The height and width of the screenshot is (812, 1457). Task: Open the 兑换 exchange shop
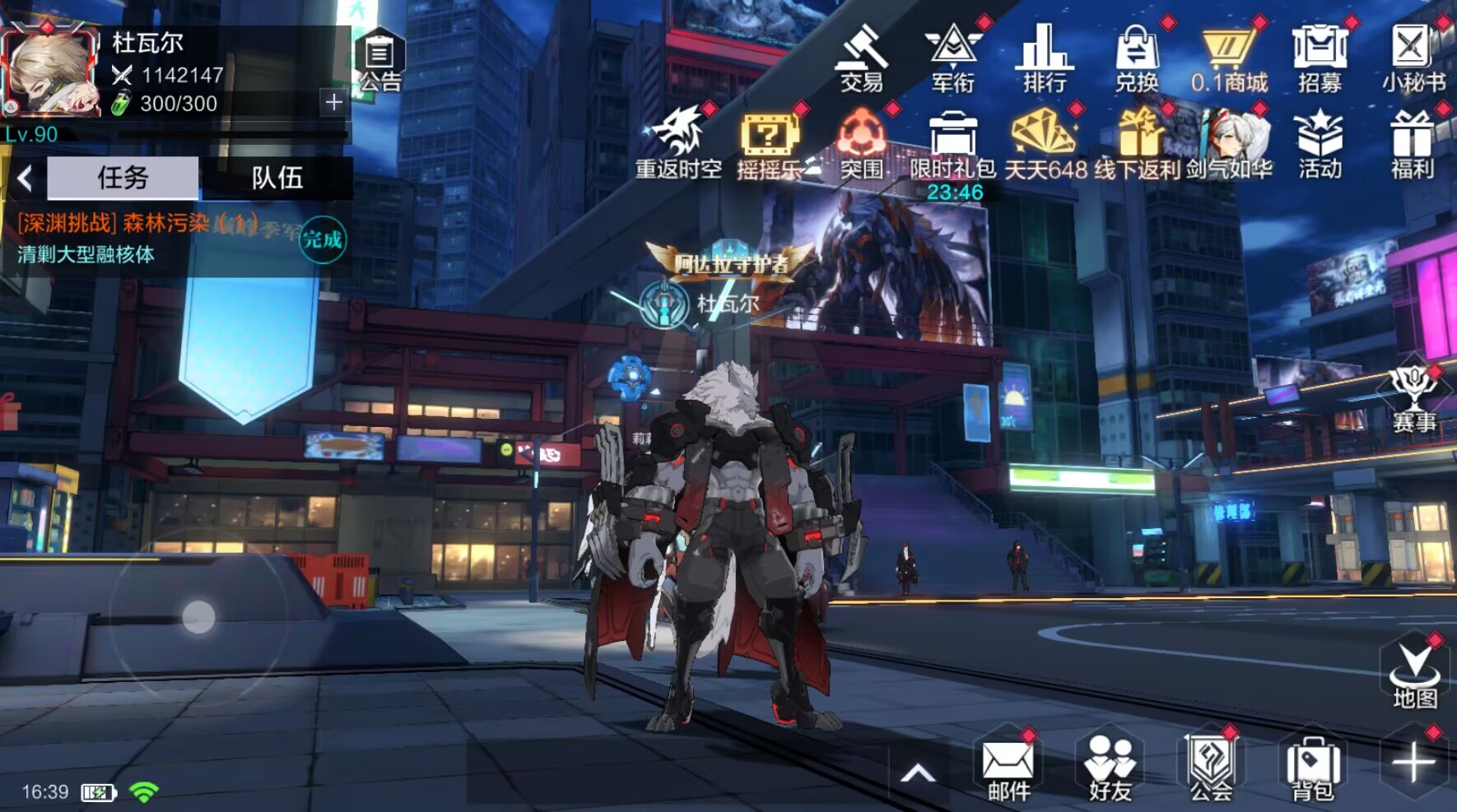1137,58
